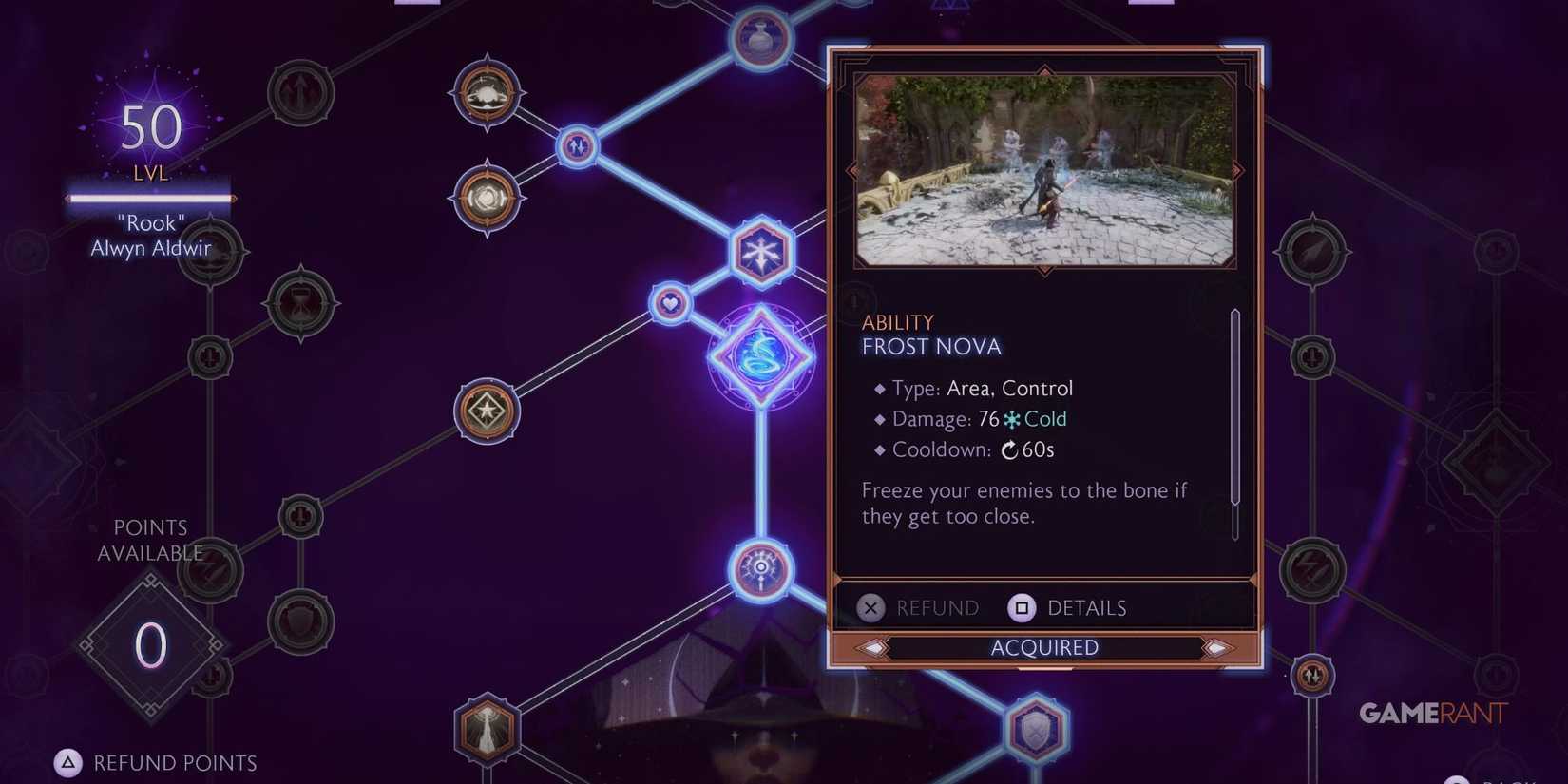Click the ACQUIRED status bar
This screenshot has height=784, width=1568.
coord(1043,647)
